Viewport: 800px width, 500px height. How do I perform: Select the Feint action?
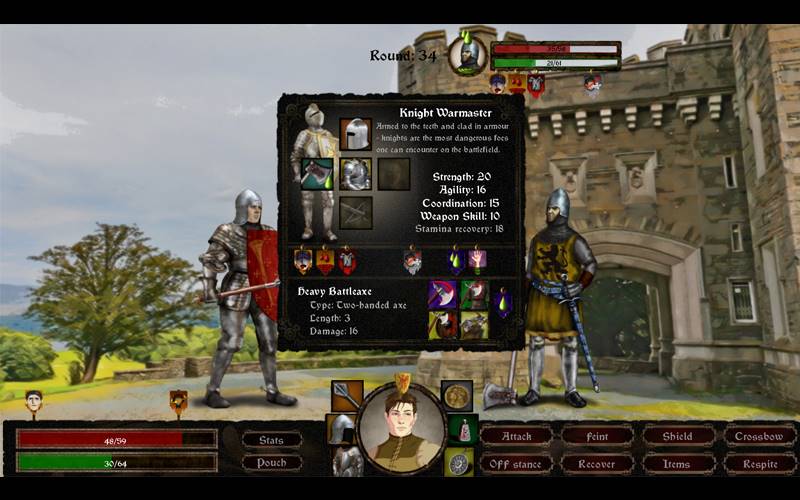pyautogui.click(x=597, y=436)
